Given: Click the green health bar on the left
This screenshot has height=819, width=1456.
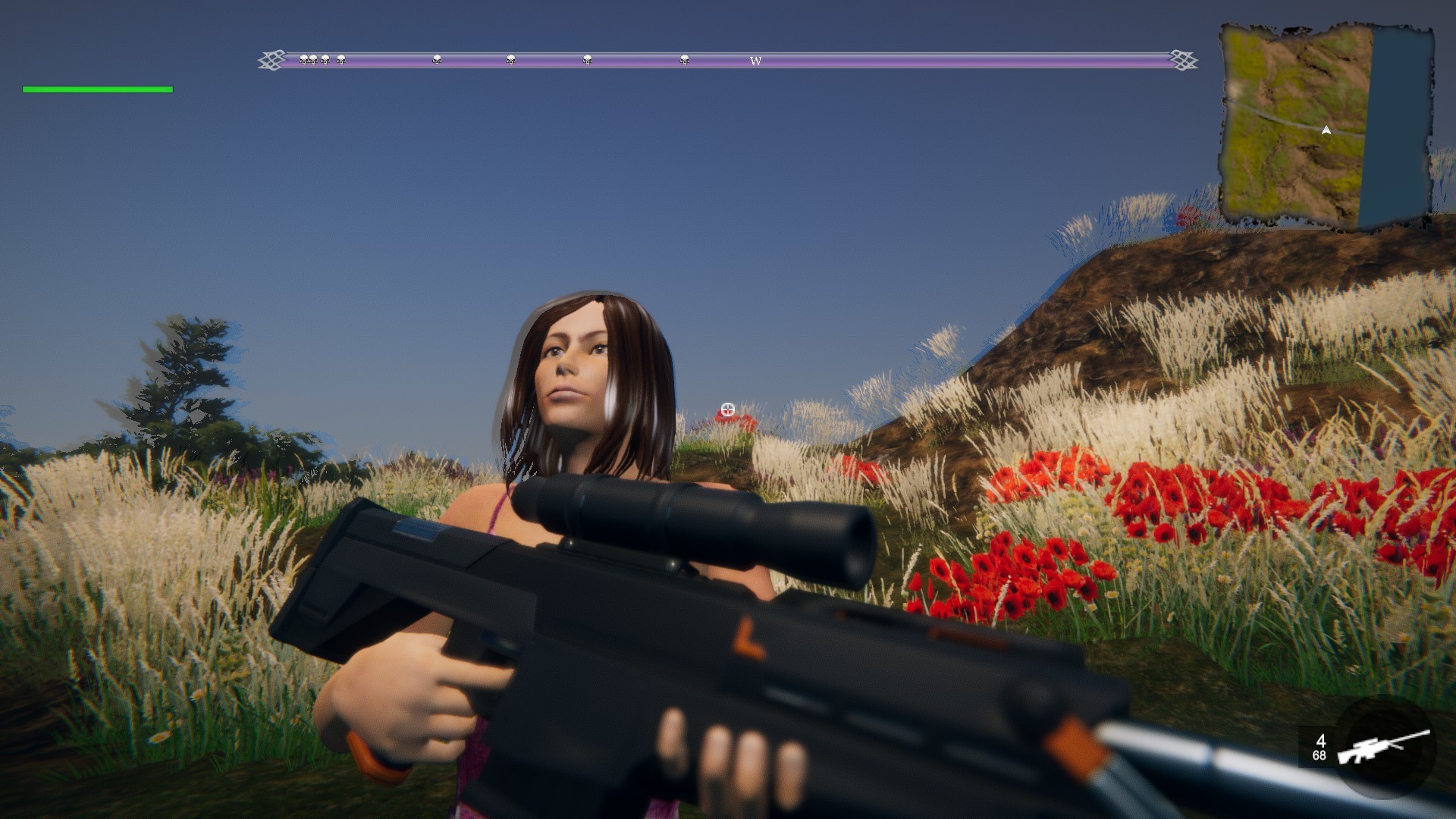Looking at the screenshot, I should pyautogui.click(x=96, y=89).
